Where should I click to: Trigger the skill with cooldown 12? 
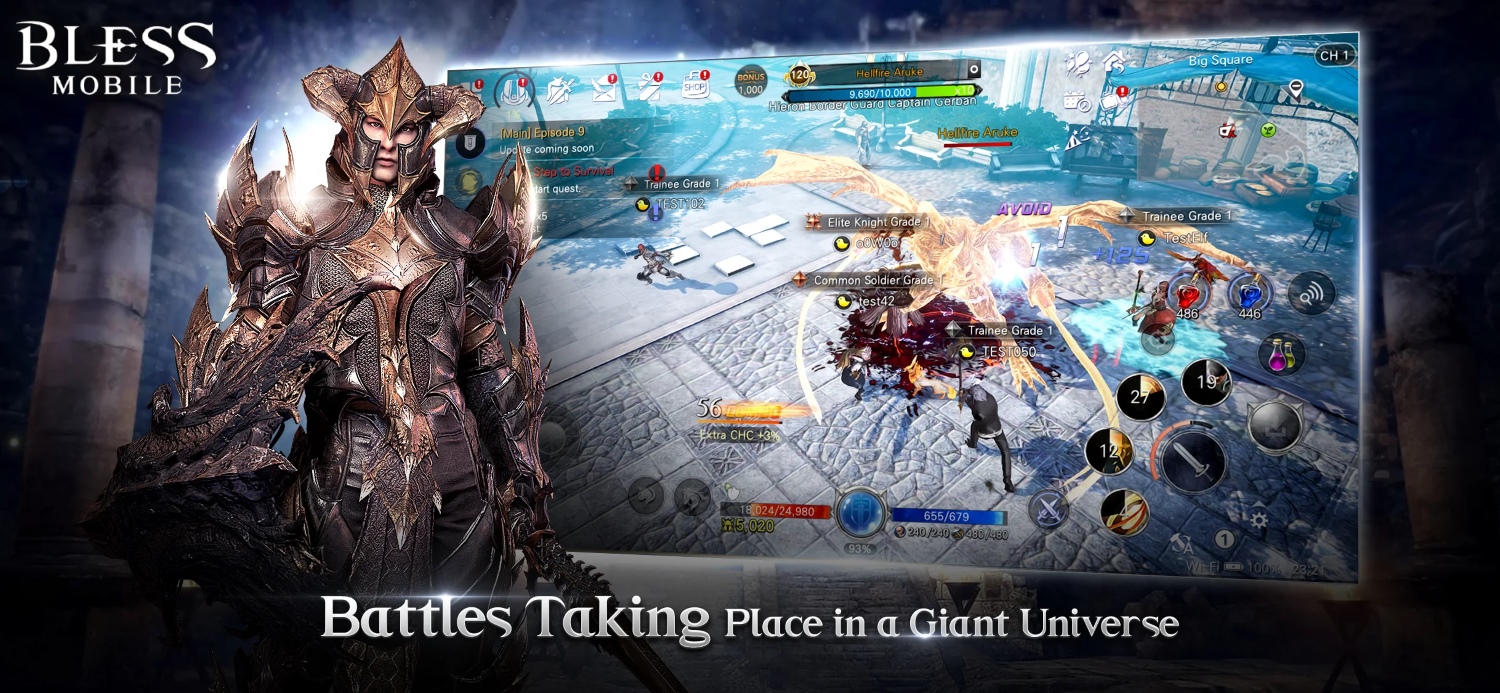(1110, 451)
